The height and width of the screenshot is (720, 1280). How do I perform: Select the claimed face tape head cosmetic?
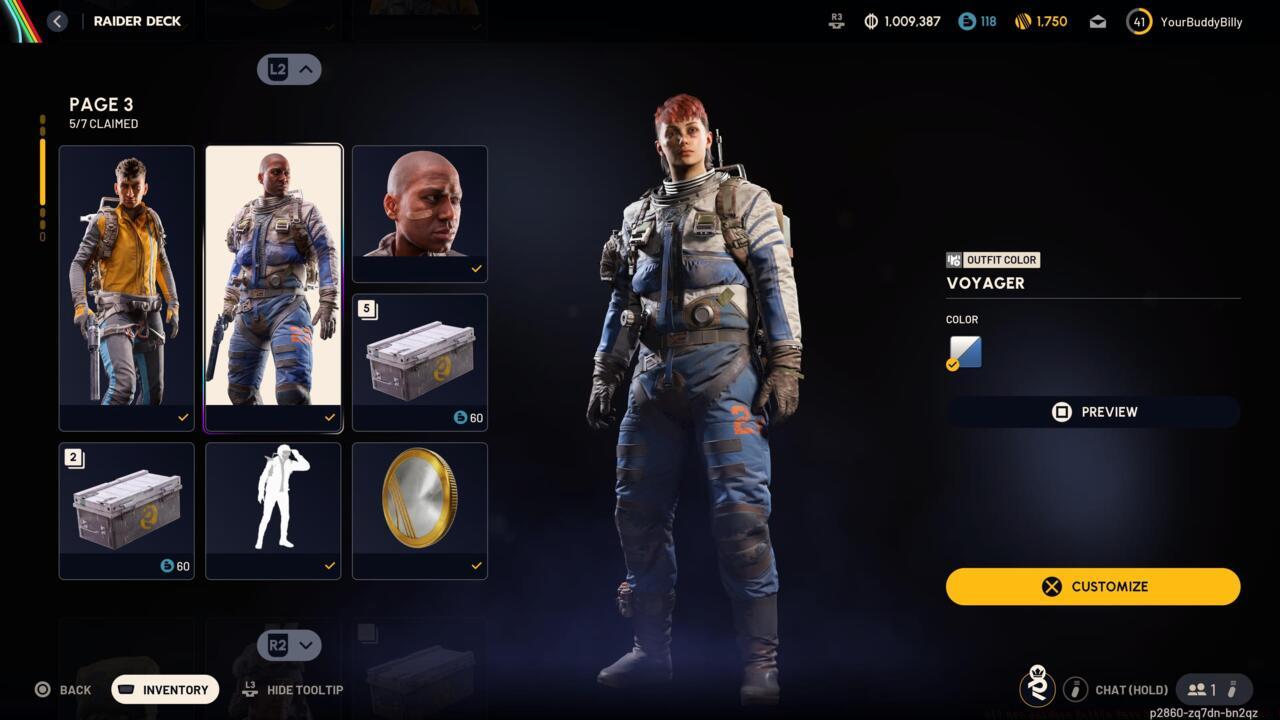point(419,212)
